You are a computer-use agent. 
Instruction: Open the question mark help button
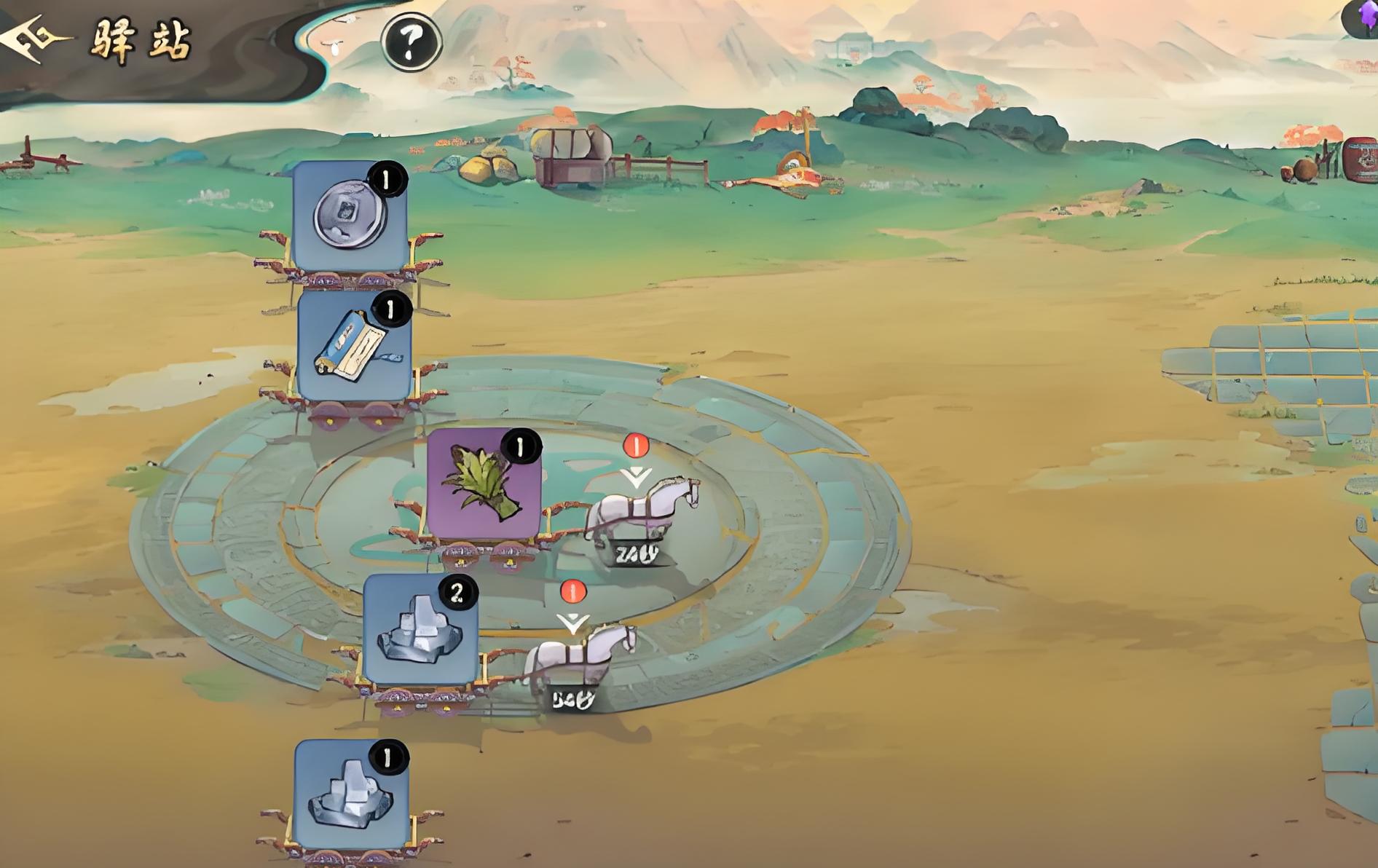pos(412,42)
